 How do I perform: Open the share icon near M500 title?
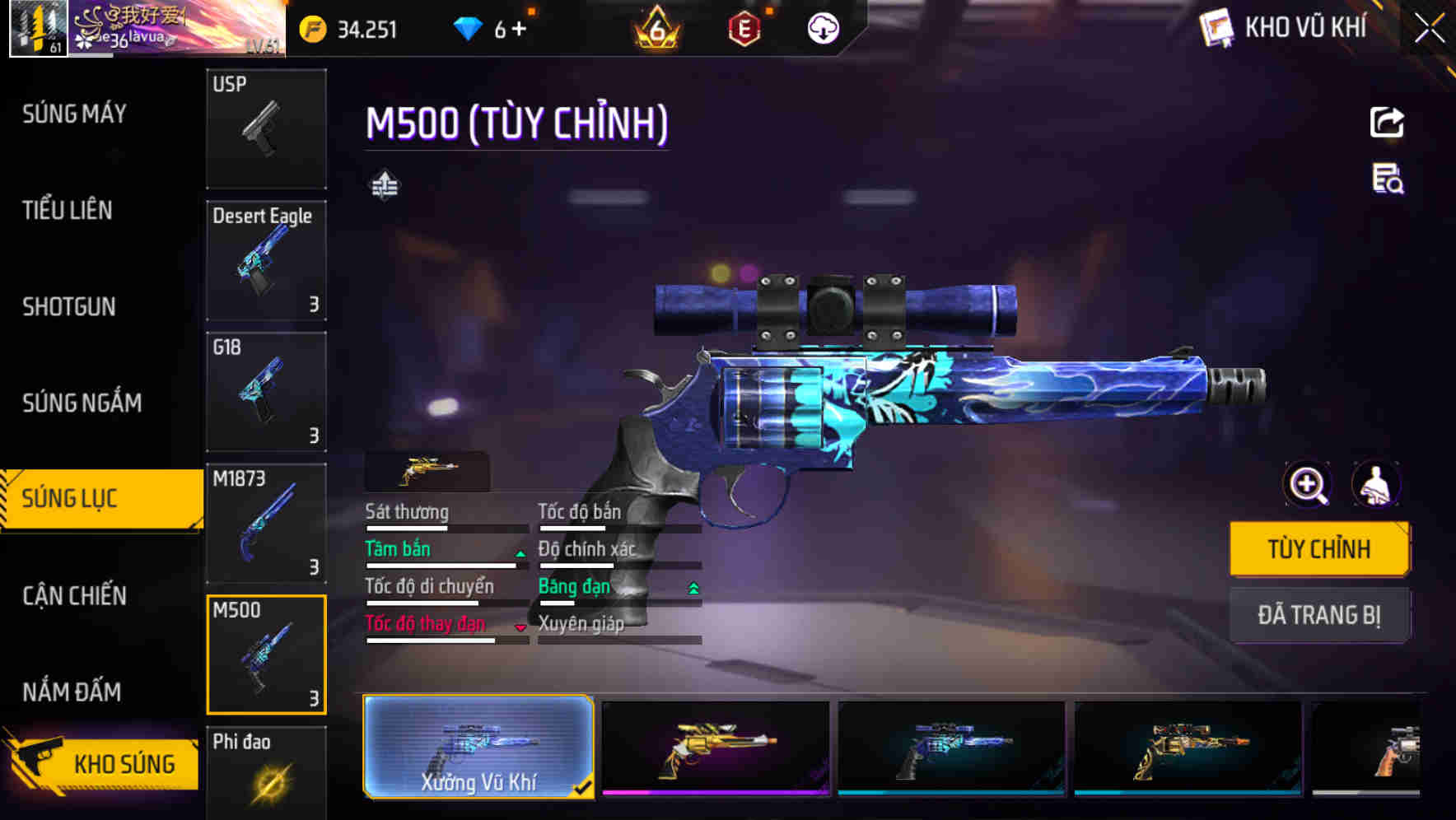tap(1388, 122)
